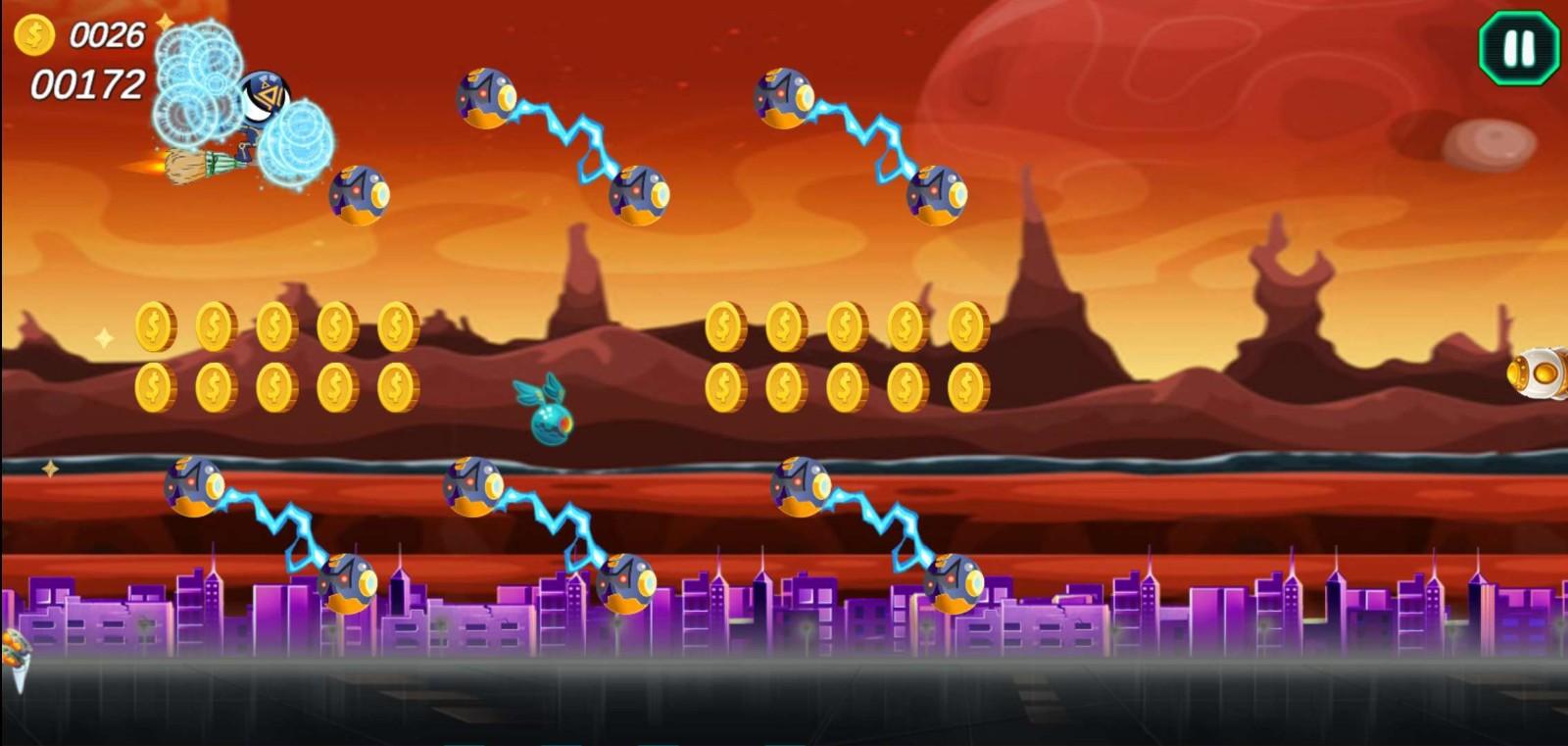Tap the round power-up capsule at right edge
Image resolution: width=1568 pixels, height=746 pixels.
pyautogui.click(x=1545, y=373)
